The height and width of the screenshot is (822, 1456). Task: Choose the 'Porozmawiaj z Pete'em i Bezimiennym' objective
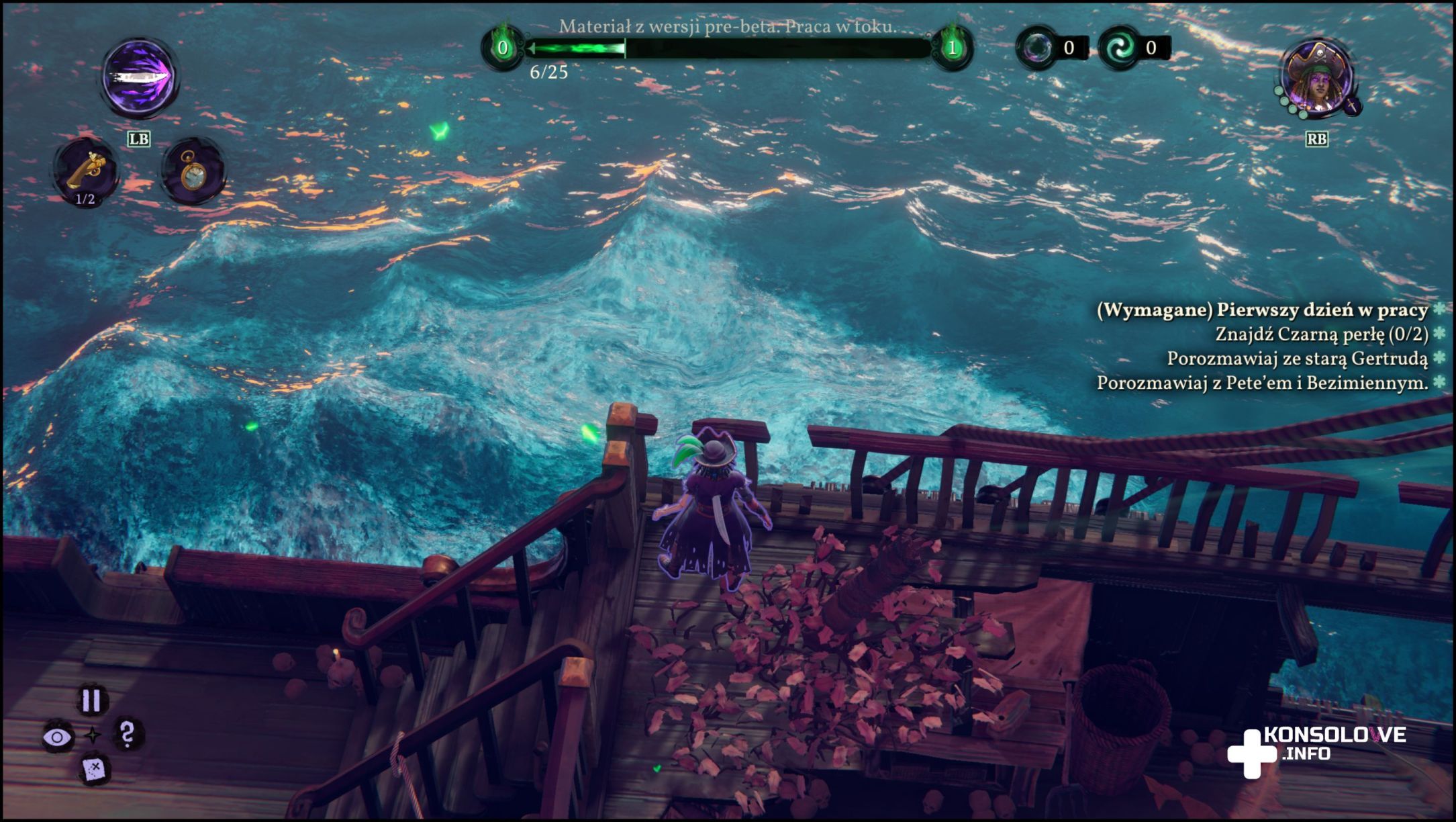(x=1262, y=383)
